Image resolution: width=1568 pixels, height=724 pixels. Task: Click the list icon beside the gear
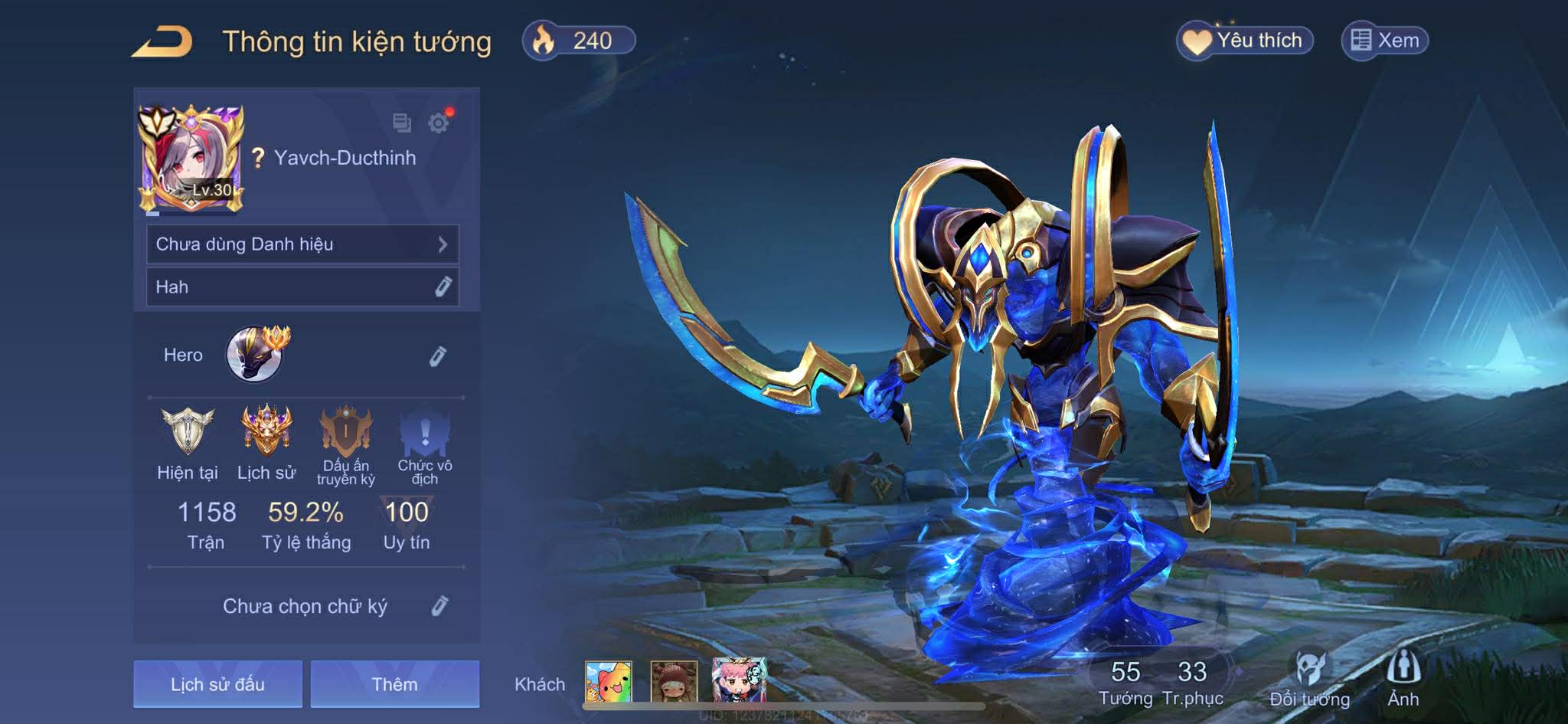click(x=401, y=123)
